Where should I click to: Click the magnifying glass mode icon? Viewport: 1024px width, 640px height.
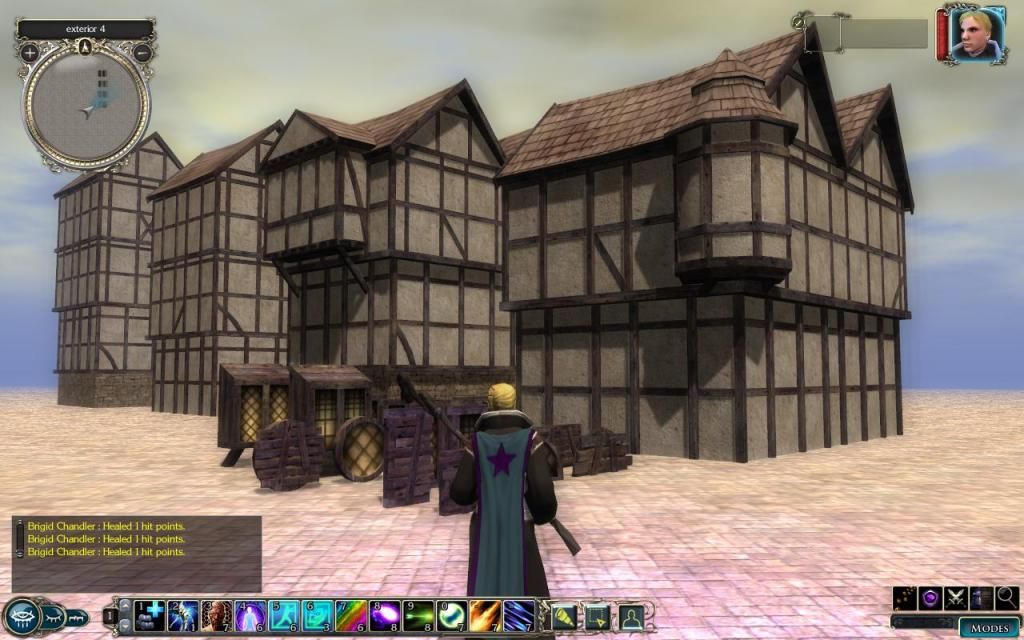coord(1007,598)
